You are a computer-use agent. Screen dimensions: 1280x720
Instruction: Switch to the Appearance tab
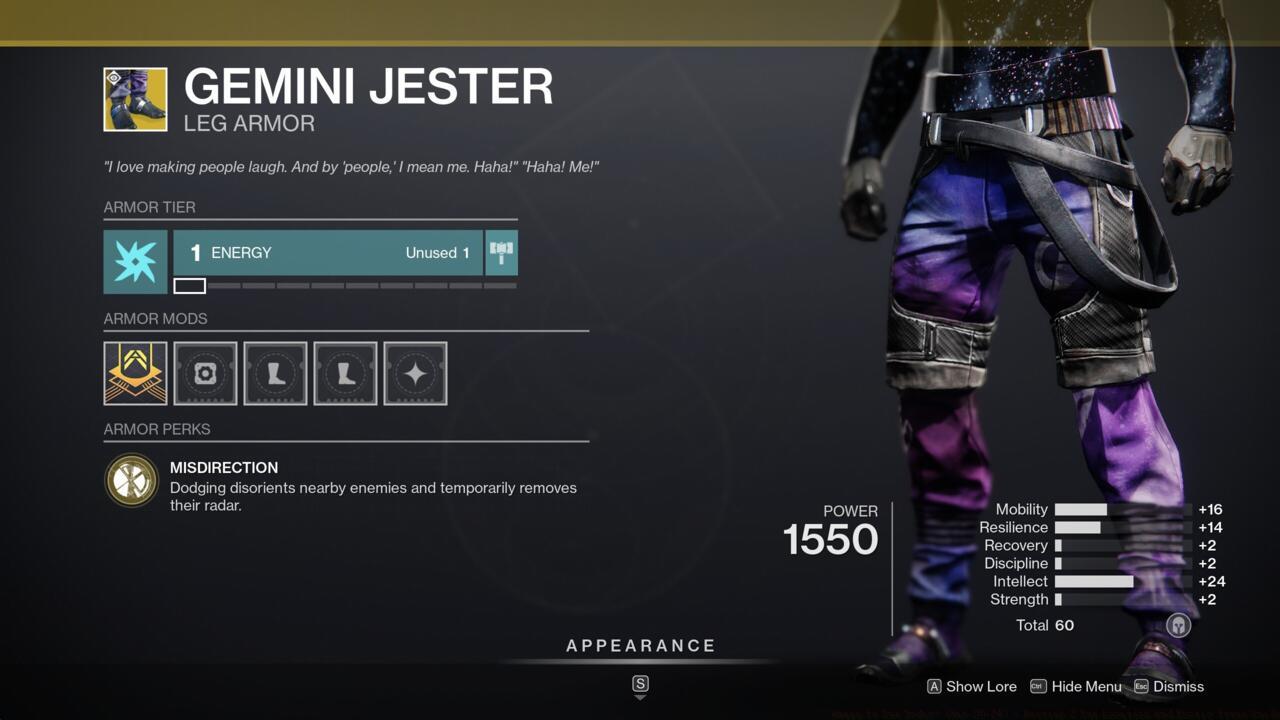click(x=640, y=645)
